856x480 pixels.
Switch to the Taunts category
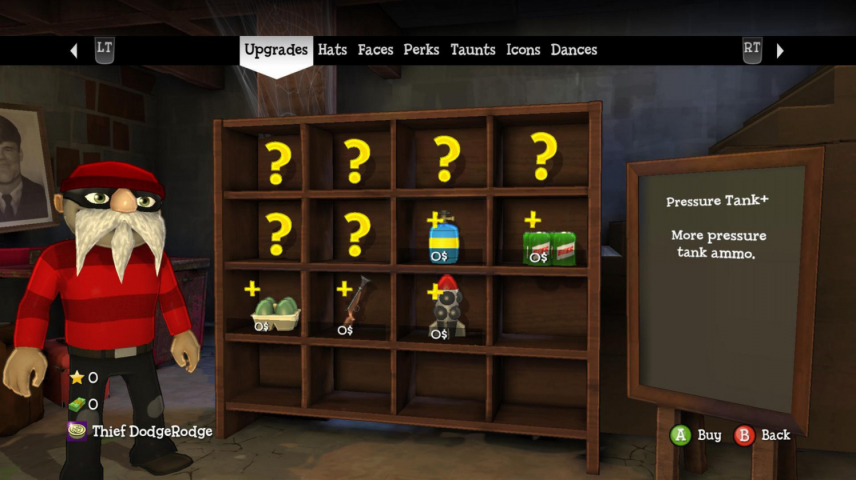pos(473,50)
